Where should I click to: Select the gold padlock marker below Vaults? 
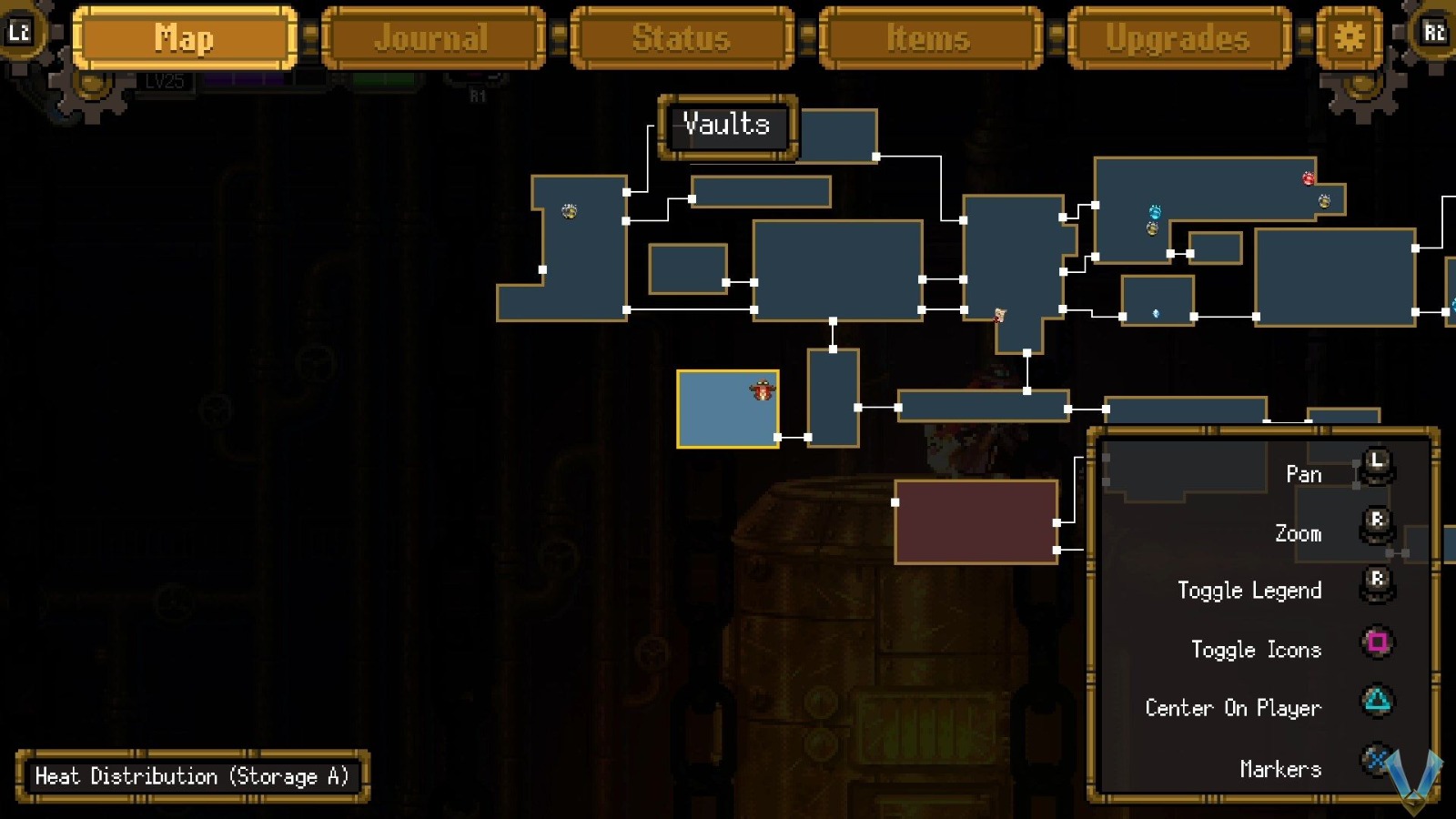pyautogui.click(x=569, y=209)
